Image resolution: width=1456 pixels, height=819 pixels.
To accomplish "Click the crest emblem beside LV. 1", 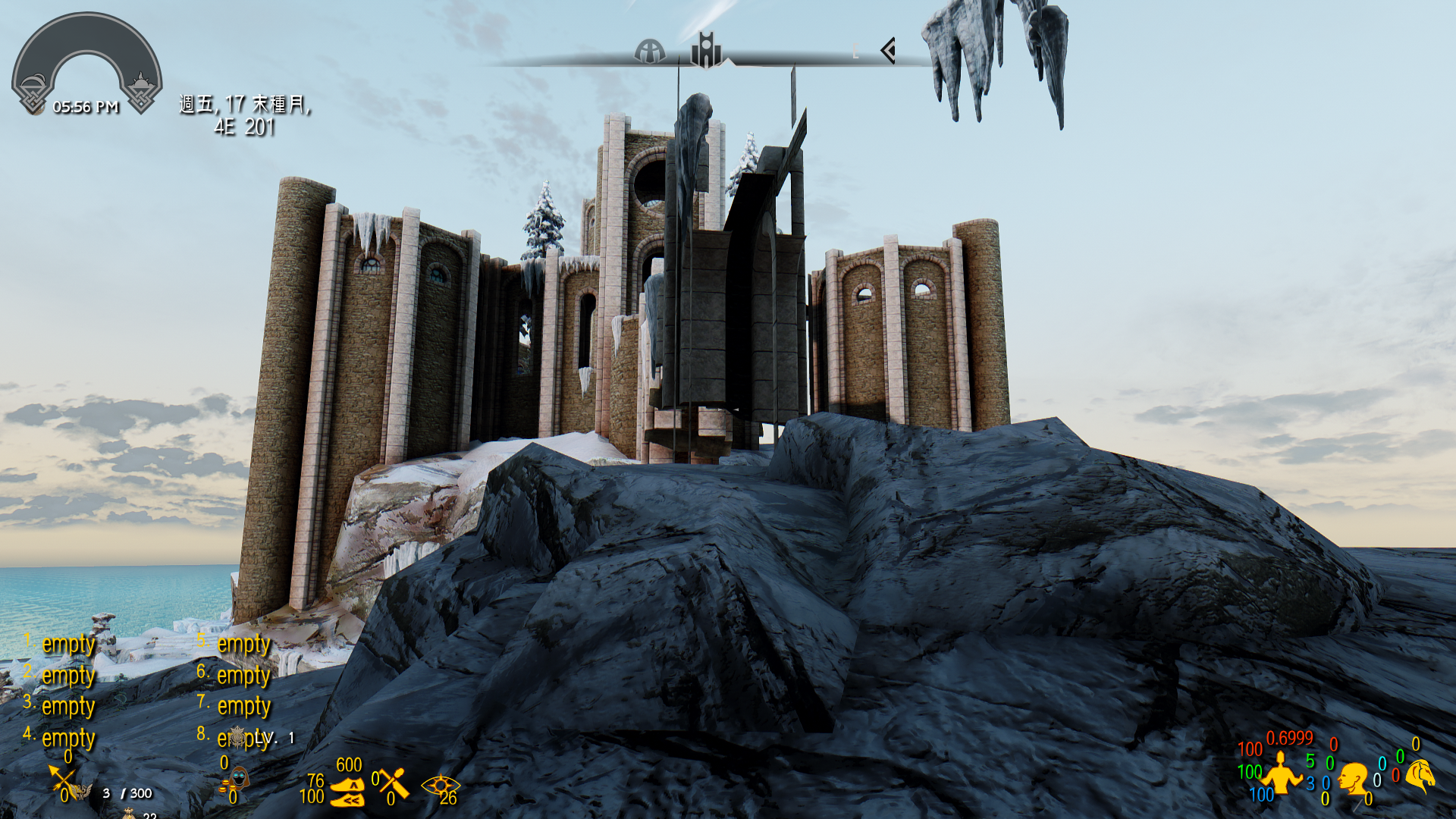I will click(x=238, y=736).
